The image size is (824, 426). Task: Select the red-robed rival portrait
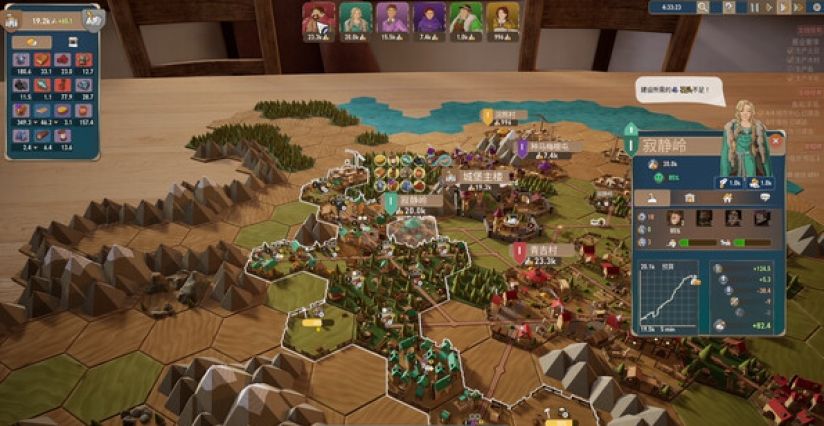point(319,18)
